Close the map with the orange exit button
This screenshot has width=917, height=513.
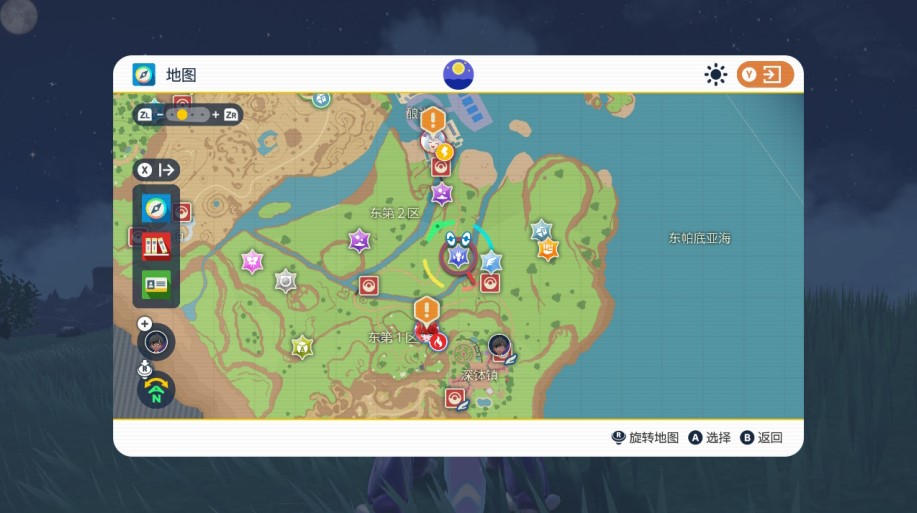coord(765,75)
